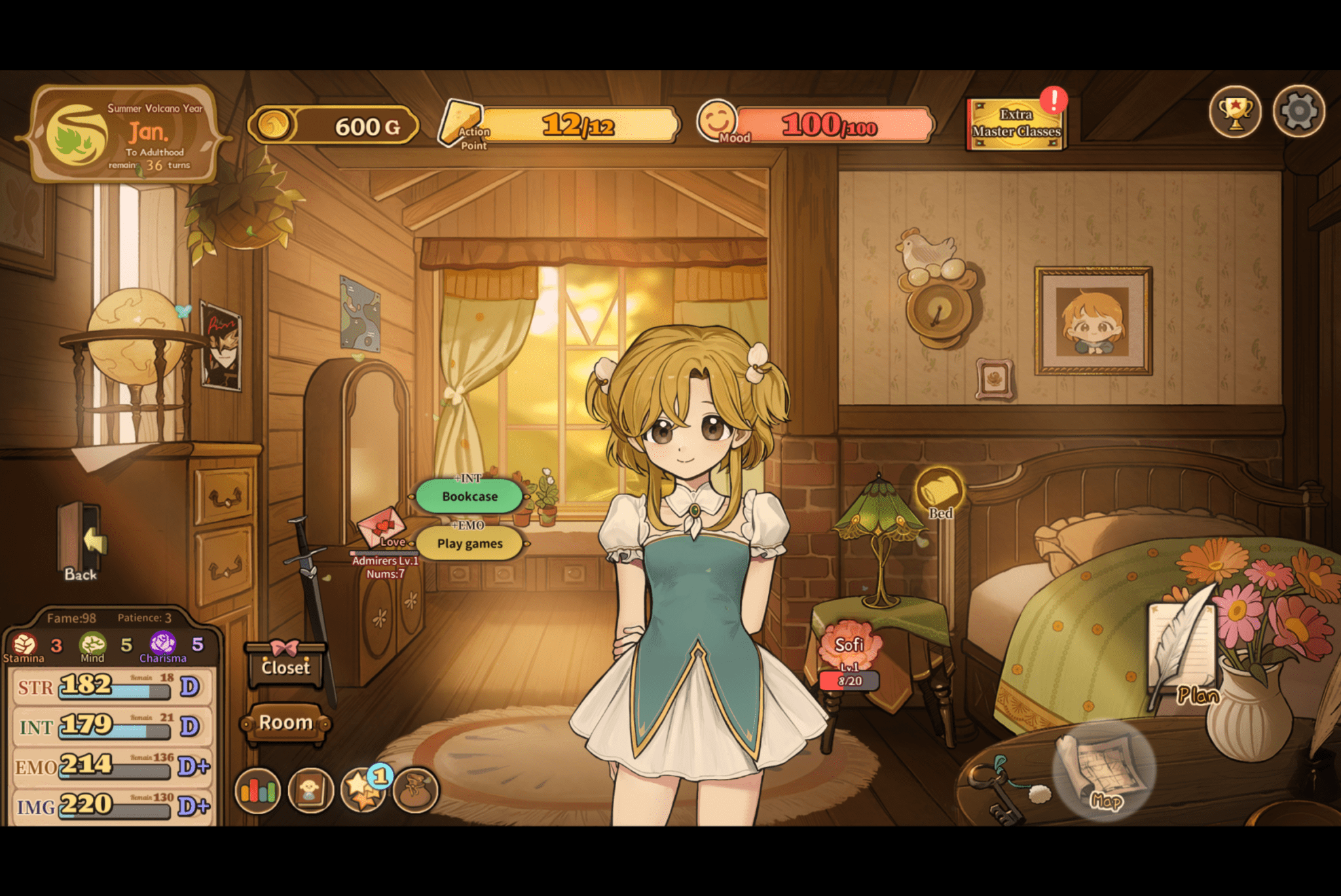The height and width of the screenshot is (896, 1341).
Task: Open the character profile book icon
Action: click(311, 791)
